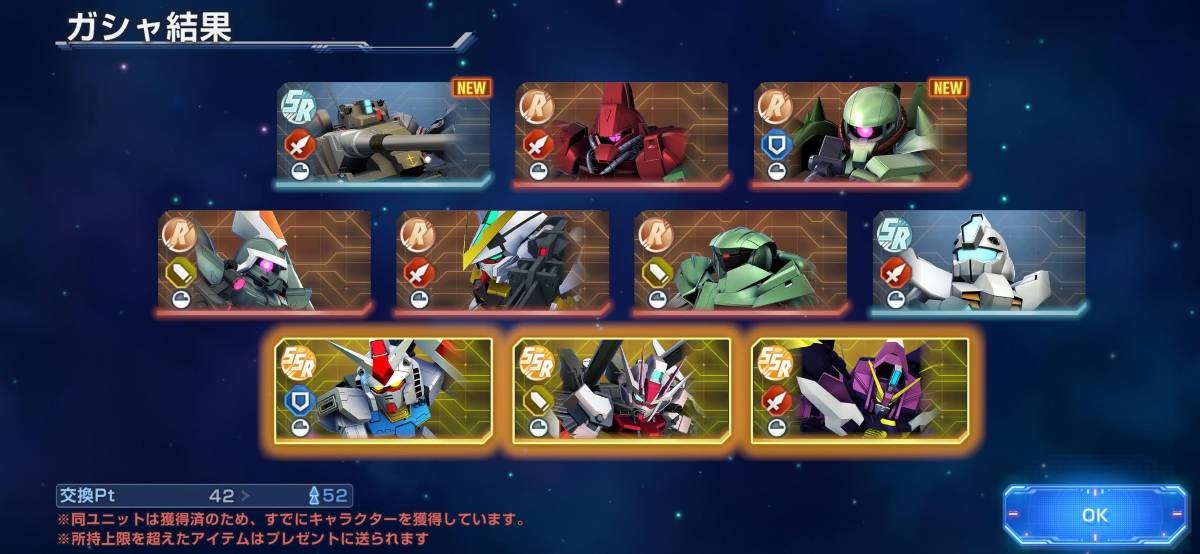Choose the green round-headed R unit card
This screenshot has height=554, width=1200.
point(740,262)
